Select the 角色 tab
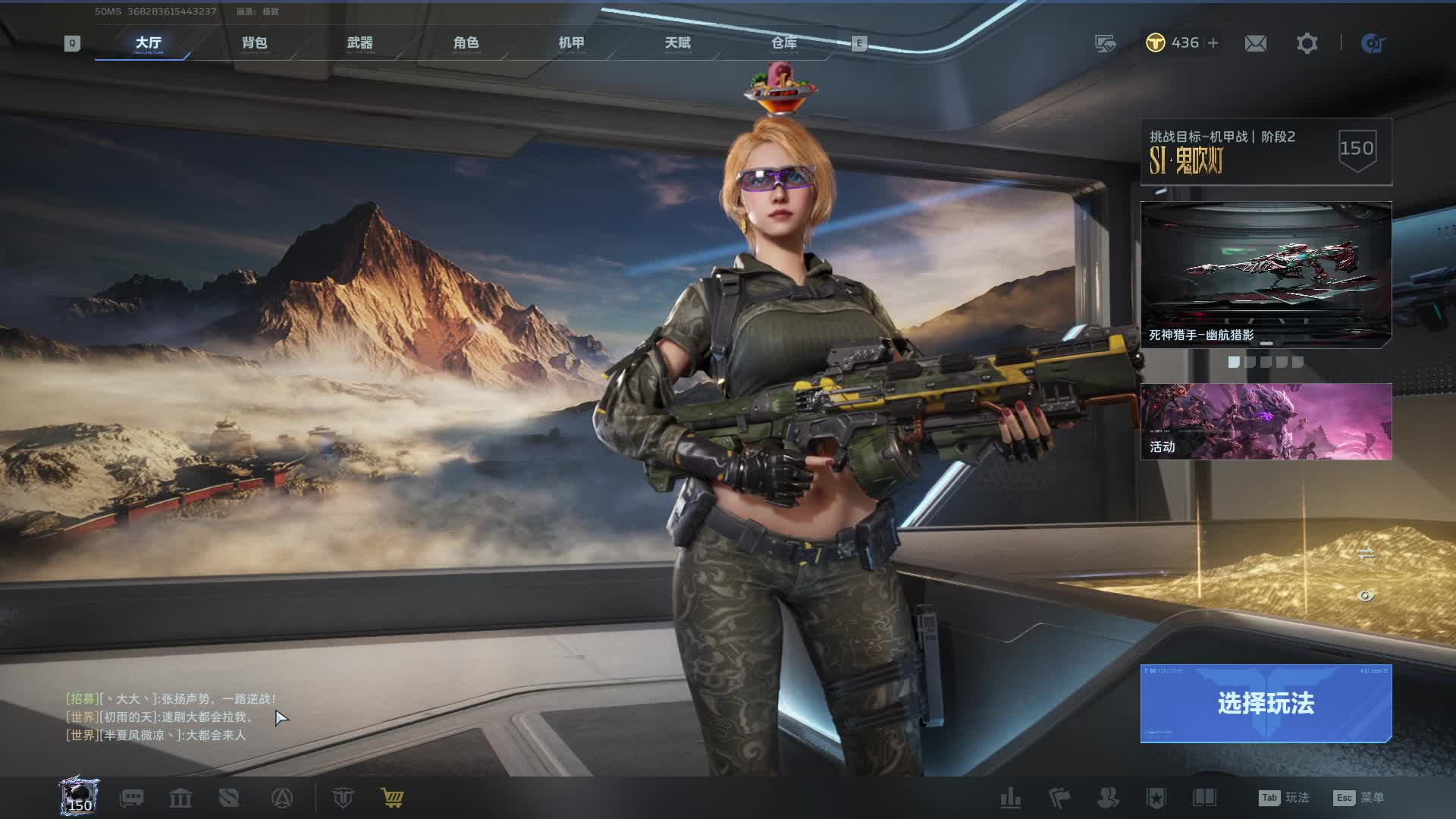1456x819 pixels. [x=466, y=43]
